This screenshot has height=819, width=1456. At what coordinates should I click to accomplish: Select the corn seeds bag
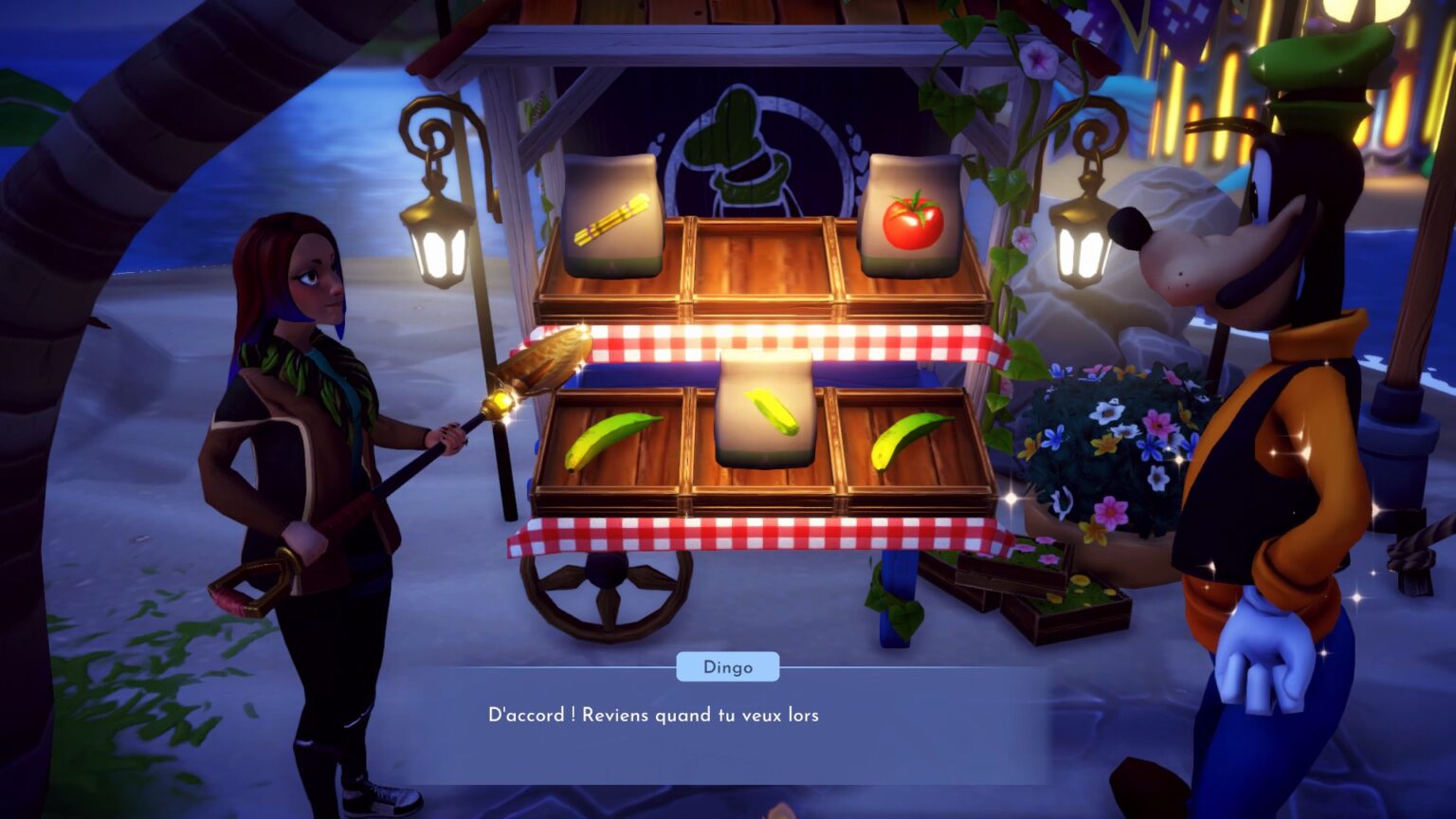[768, 408]
